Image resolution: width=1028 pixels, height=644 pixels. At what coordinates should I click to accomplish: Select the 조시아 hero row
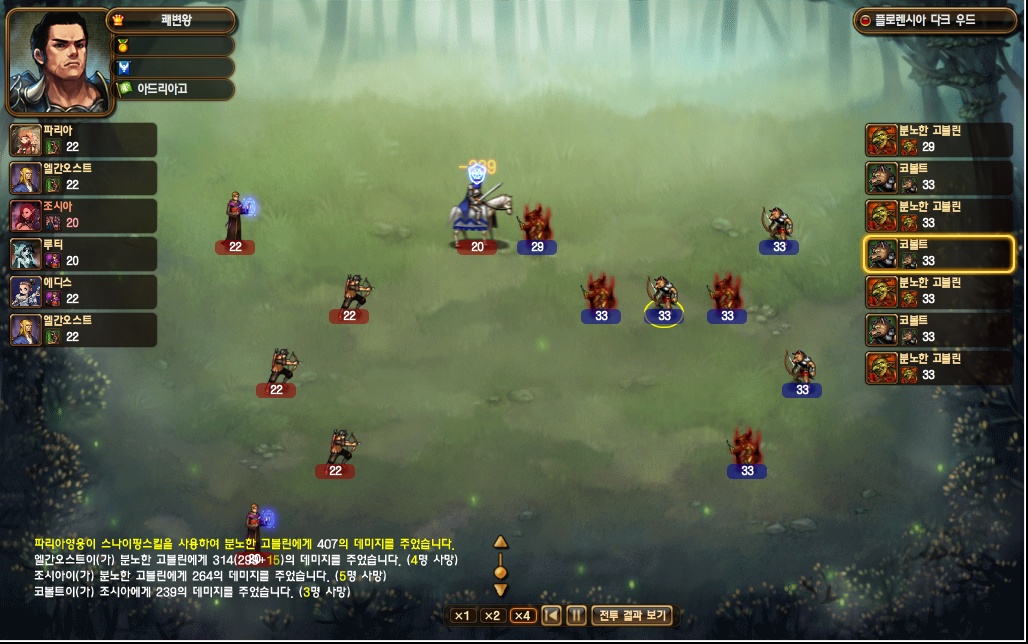83,215
